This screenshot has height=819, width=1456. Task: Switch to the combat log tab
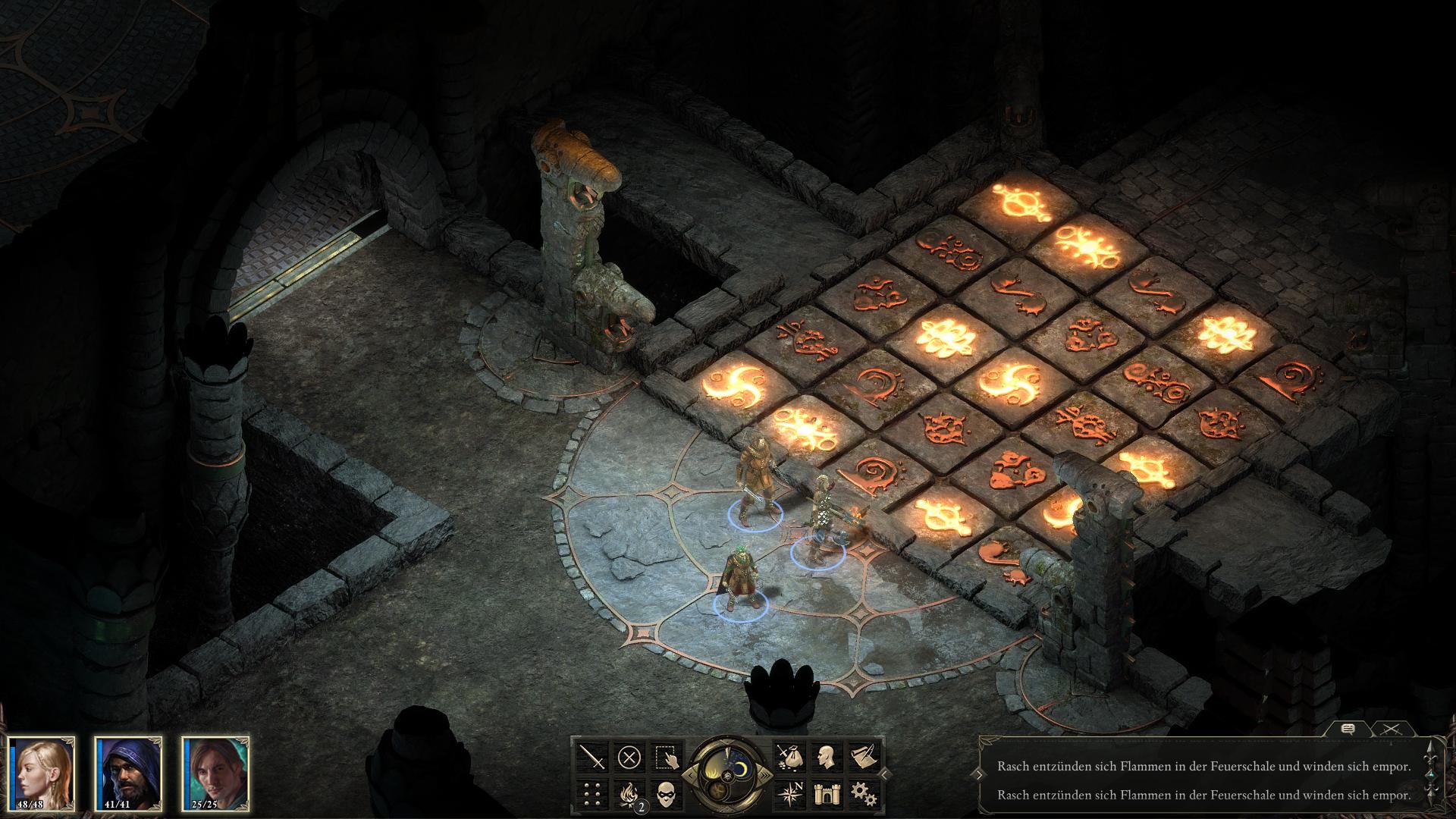click(x=1392, y=730)
